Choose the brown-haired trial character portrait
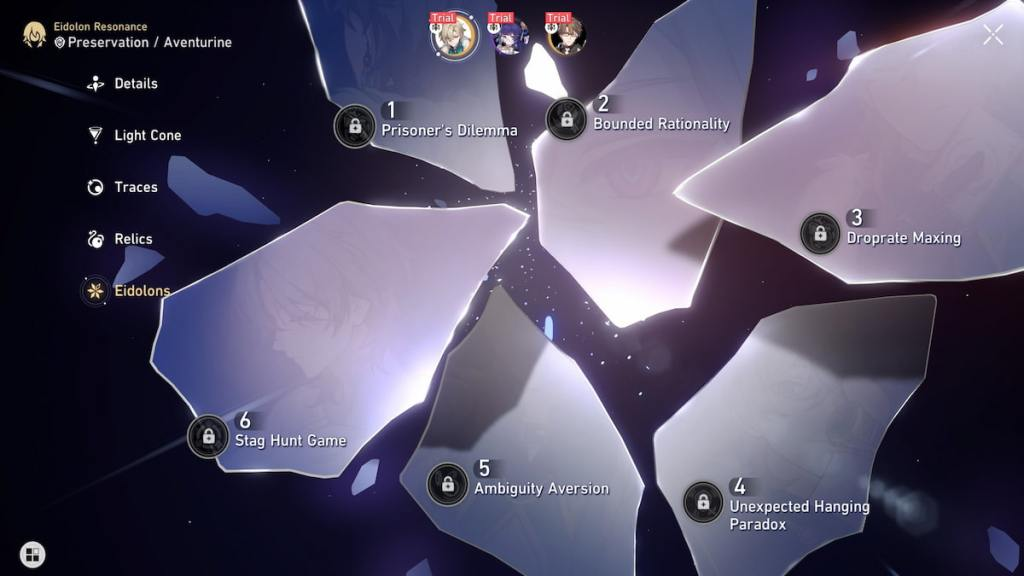1024x576 pixels. tap(566, 36)
